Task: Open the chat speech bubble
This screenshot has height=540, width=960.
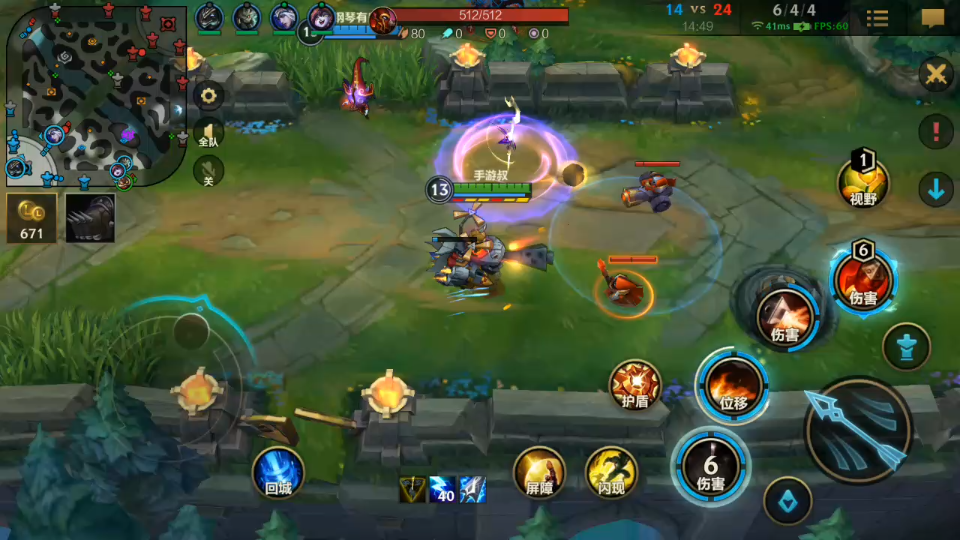Action: click(x=932, y=18)
